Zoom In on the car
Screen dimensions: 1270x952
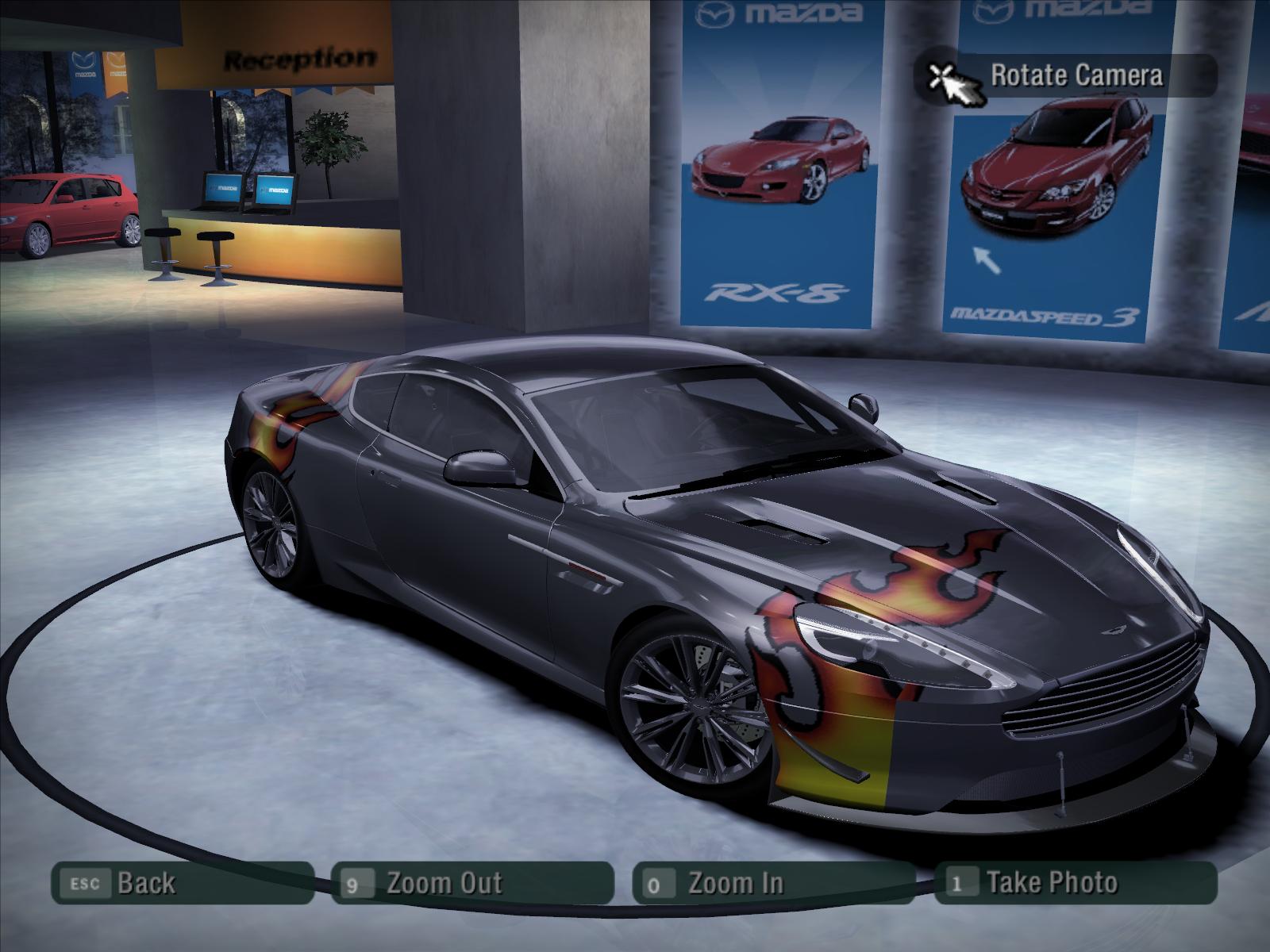pos(773,883)
